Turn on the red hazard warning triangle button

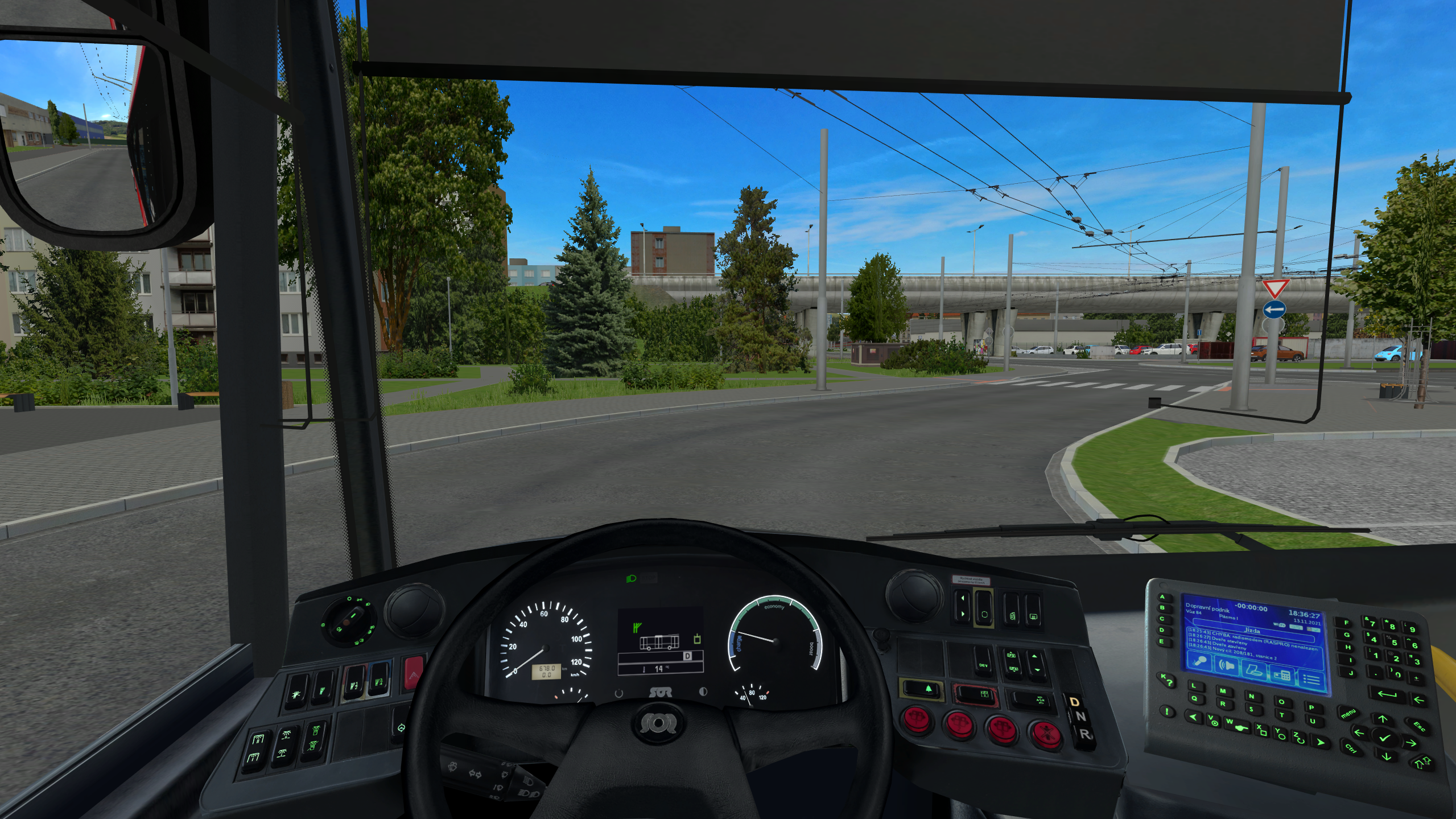(x=414, y=672)
